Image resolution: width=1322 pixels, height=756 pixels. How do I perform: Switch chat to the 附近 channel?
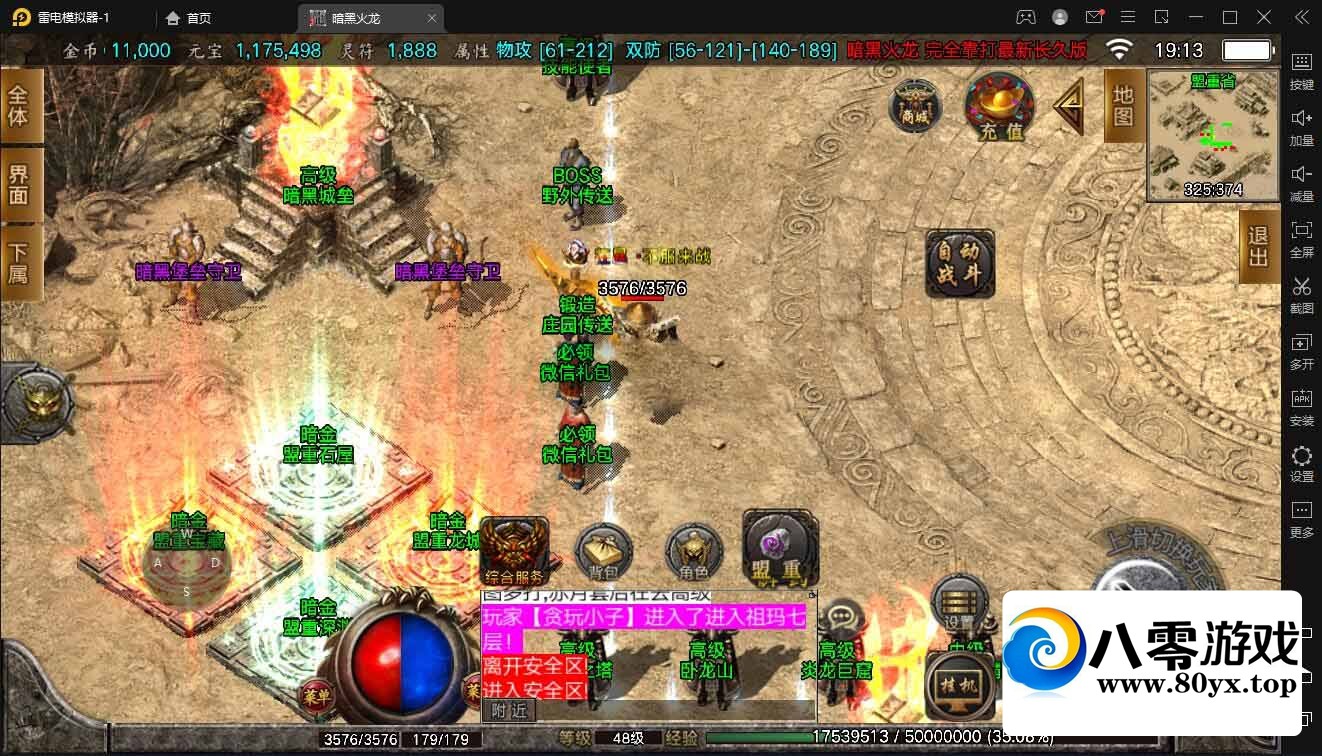tap(510, 710)
